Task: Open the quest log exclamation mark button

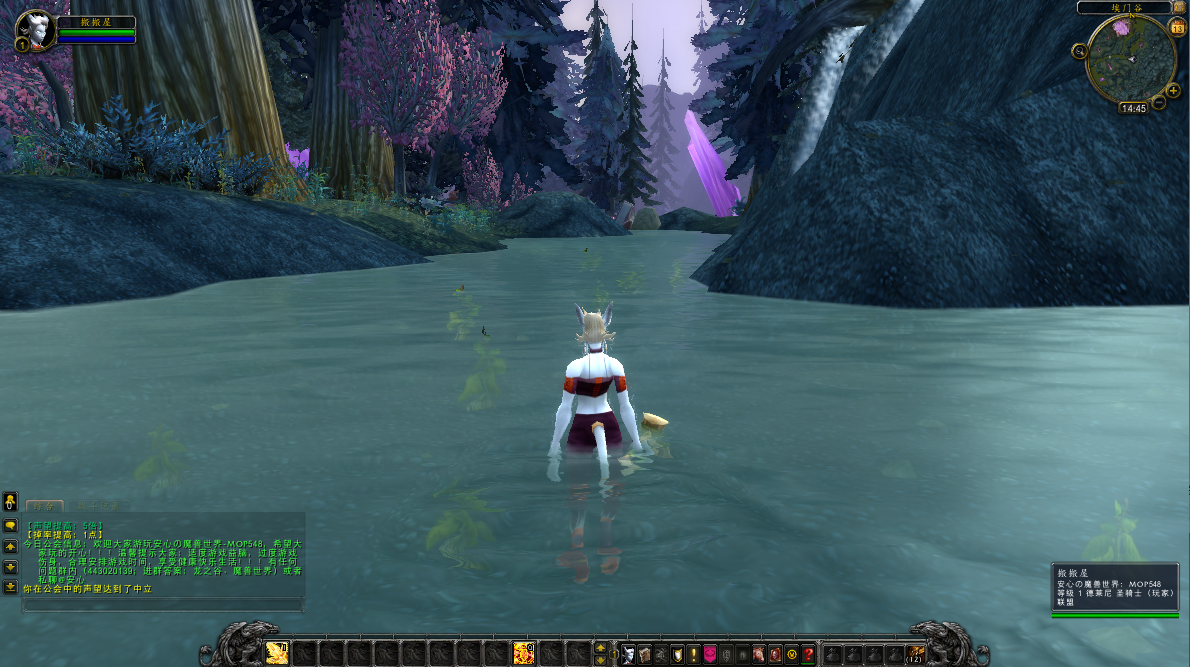Action: click(x=693, y=655)
